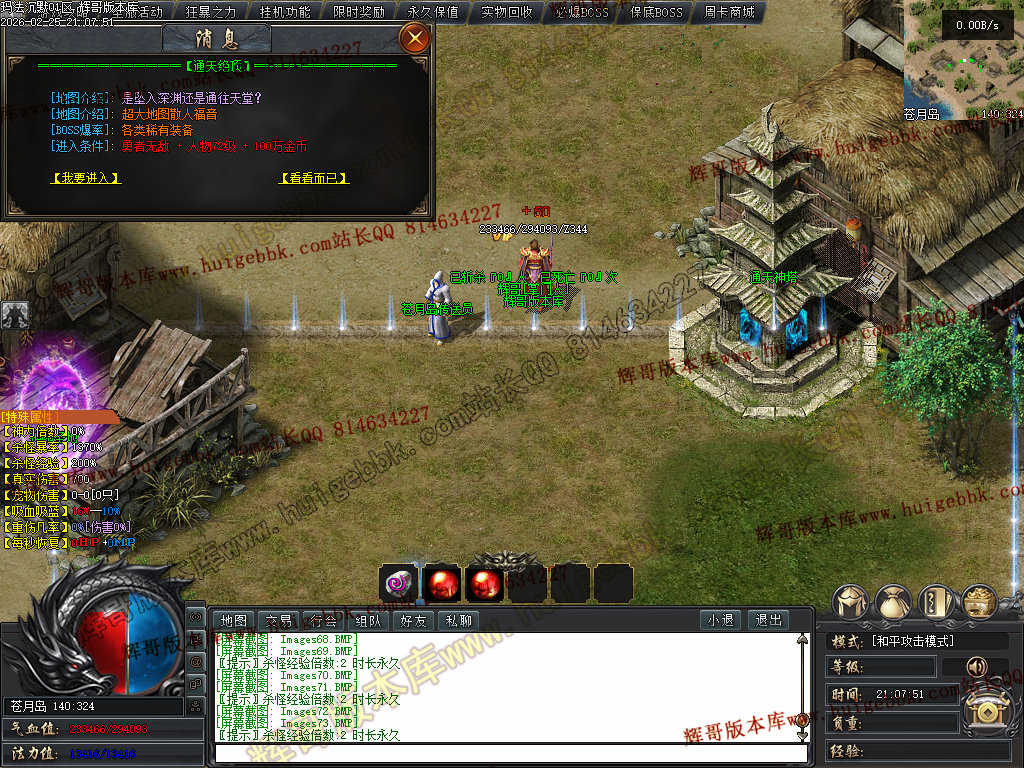
Task: Click the 退出 exit button
Action: click(768, 621)
